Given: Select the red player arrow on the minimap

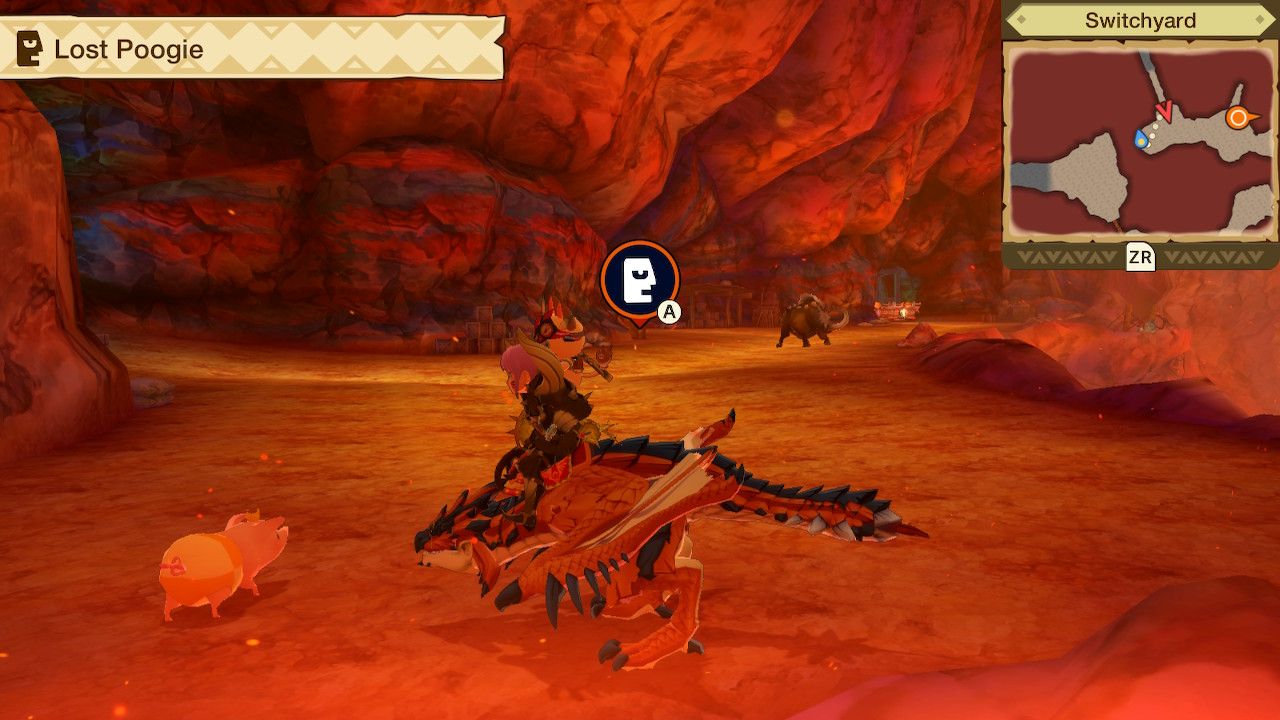Looking at the screenshot, I should 1164,112.
